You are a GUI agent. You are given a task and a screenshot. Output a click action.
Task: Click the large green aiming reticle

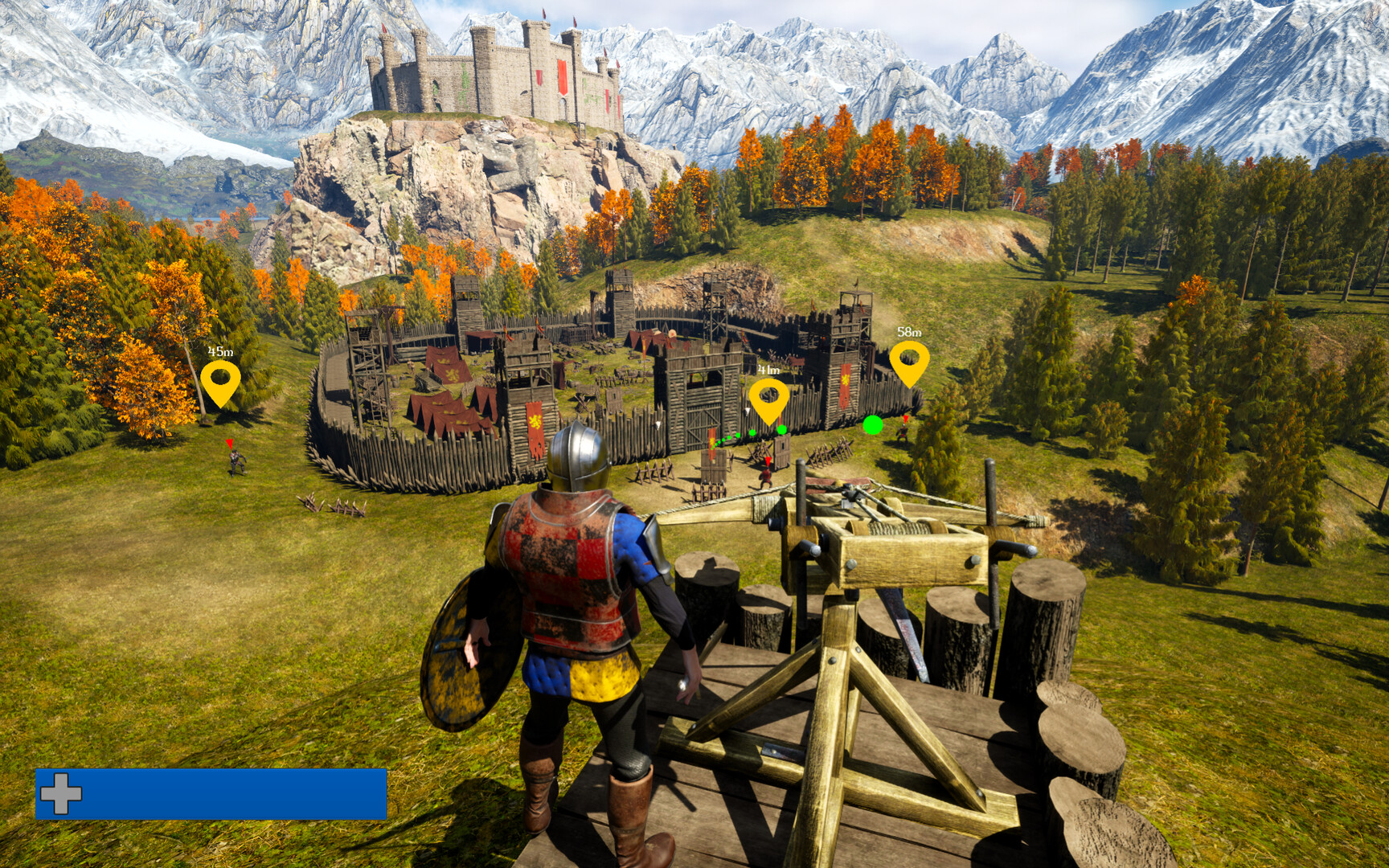click(872, 424)
